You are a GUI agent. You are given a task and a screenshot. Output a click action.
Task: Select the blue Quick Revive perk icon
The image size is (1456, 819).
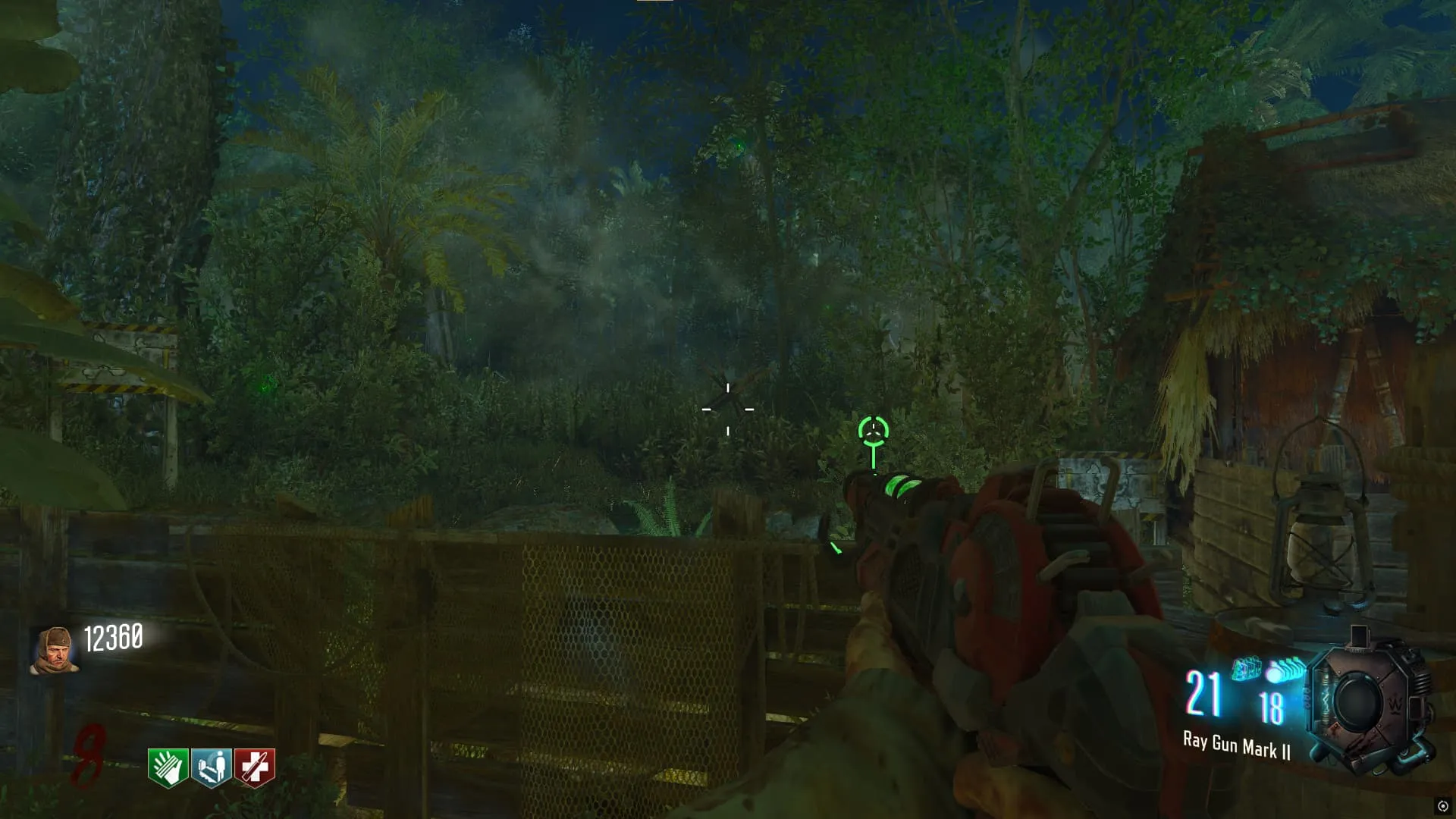coord(211,767)
